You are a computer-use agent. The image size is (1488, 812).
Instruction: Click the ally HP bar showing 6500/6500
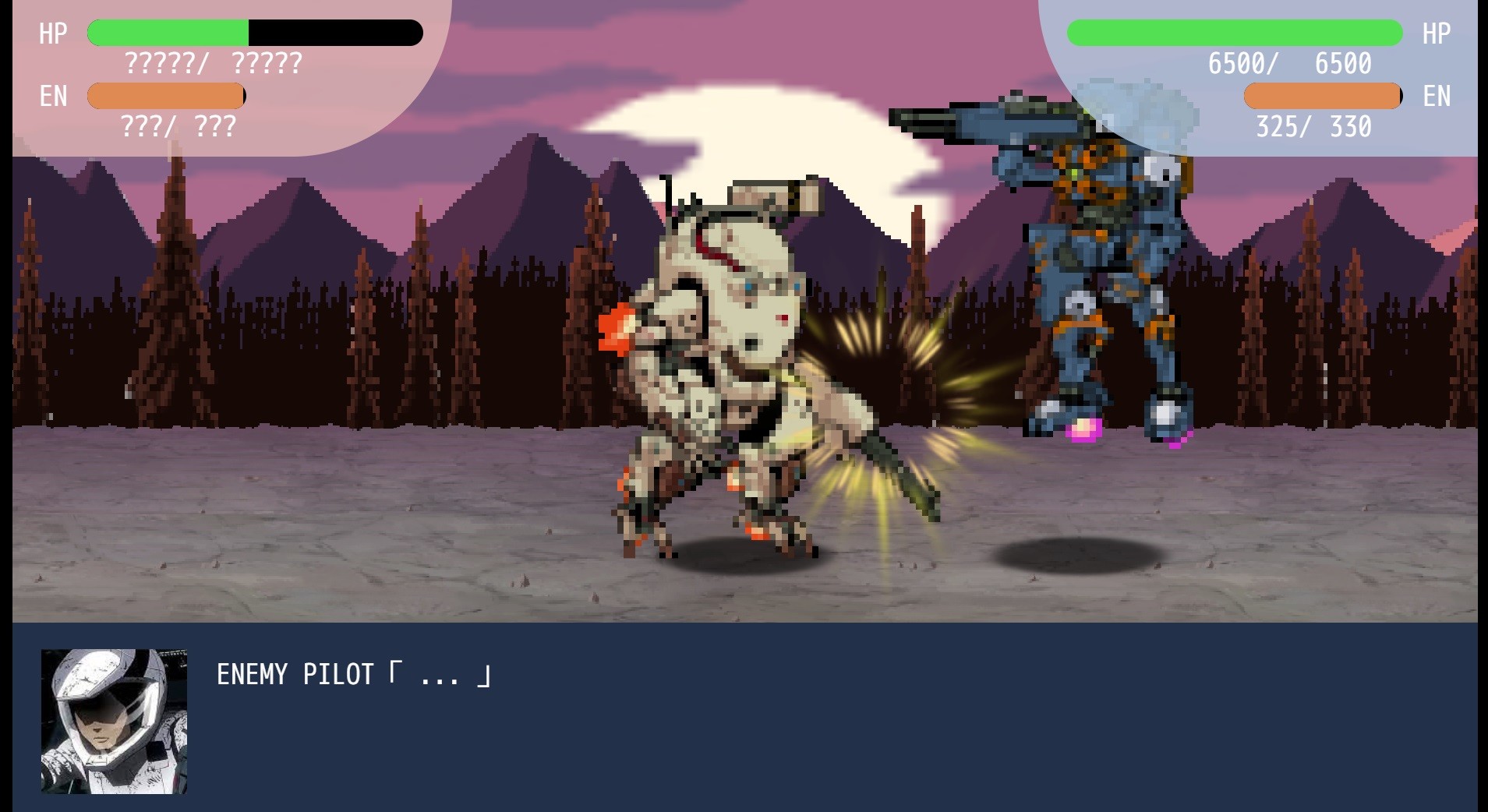1235,32
